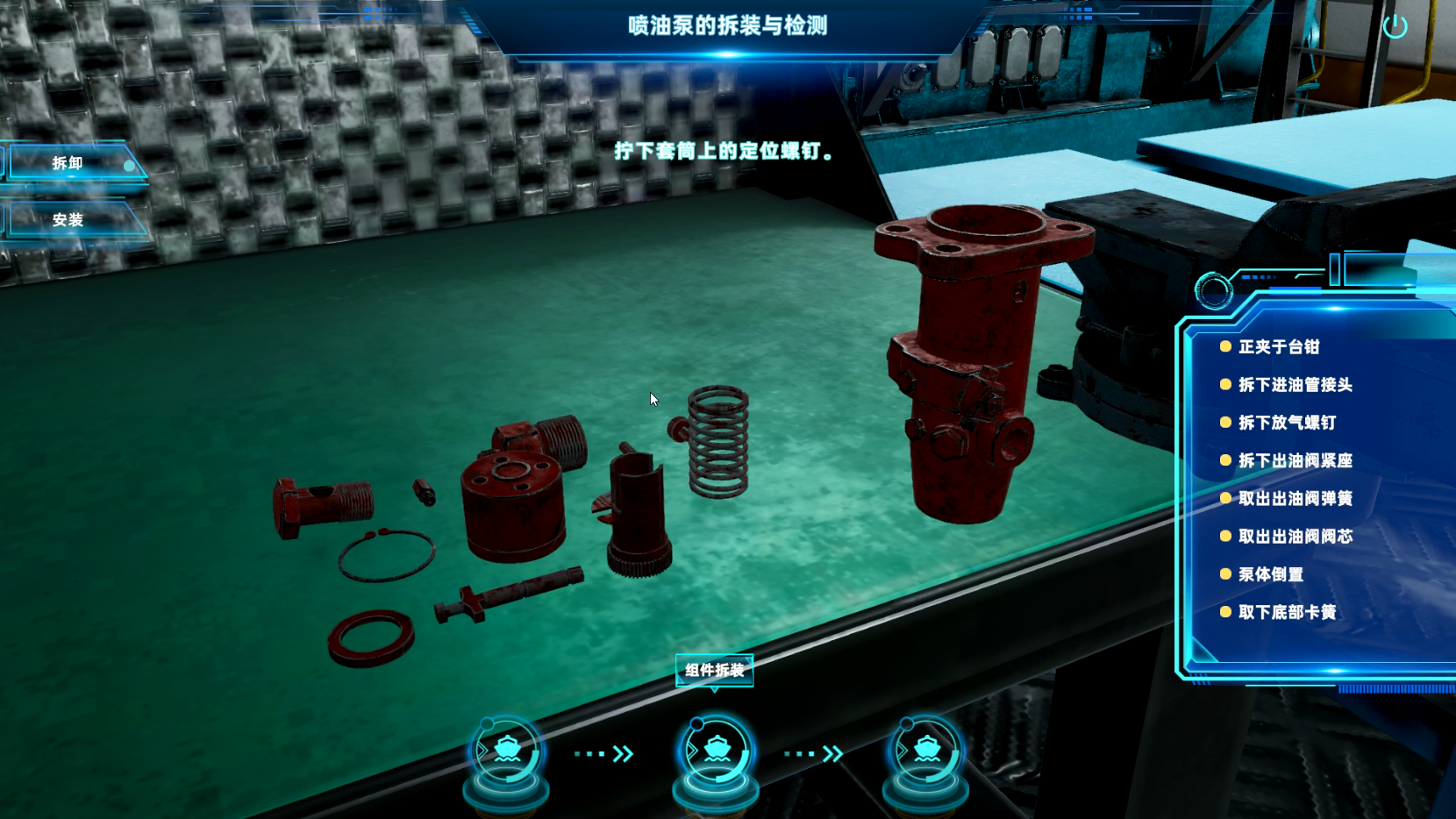Select step 取出出油阀弹簧
The width and height of the screenshot is (1456, 819).
pos(1295,499)
